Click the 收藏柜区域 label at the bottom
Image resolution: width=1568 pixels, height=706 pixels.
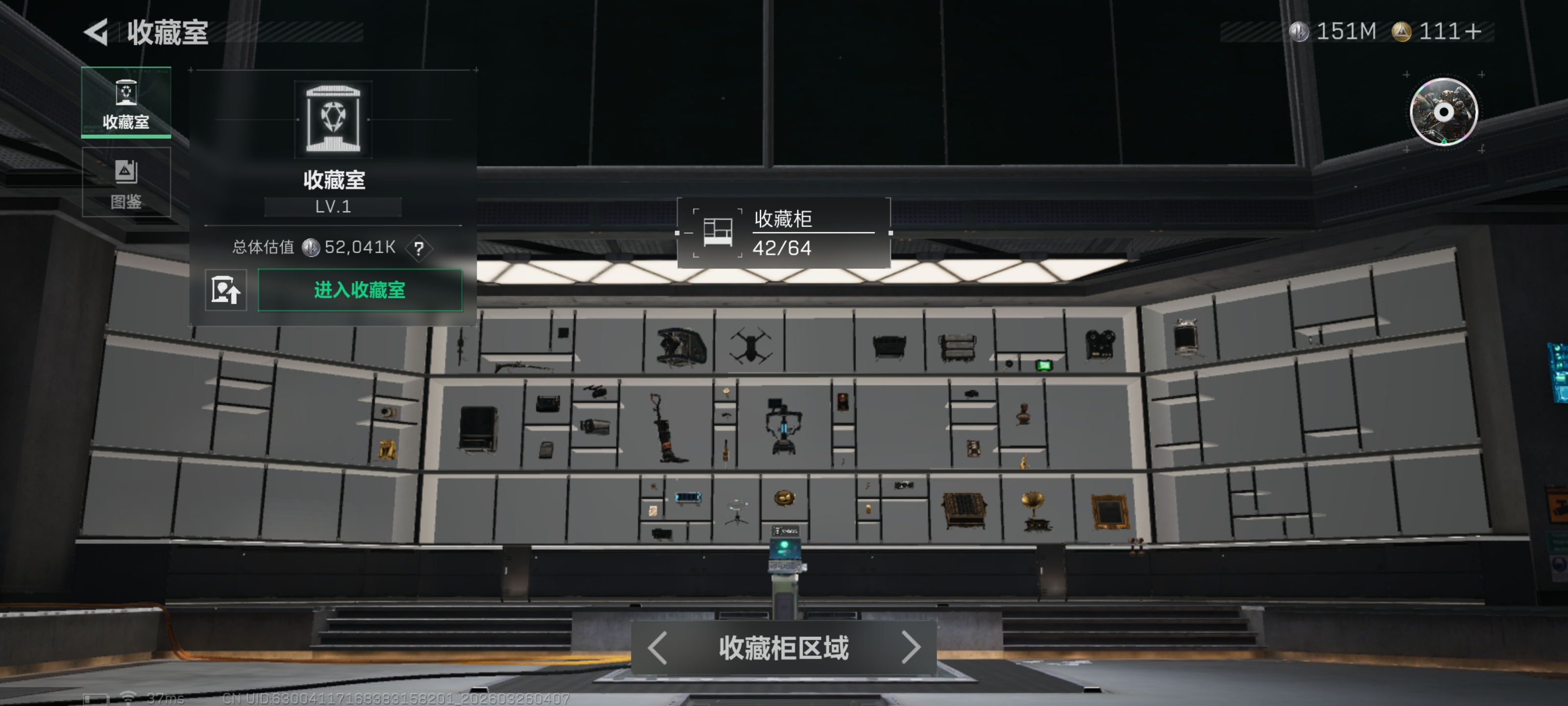[x=784, y=649]
